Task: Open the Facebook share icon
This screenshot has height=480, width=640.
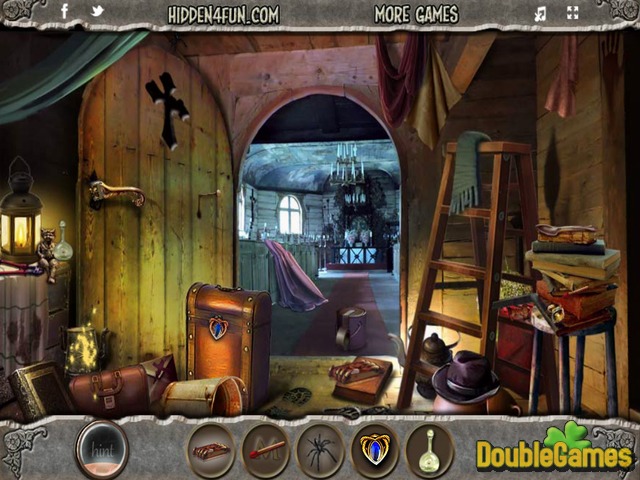Action: [x=65, y=13]
